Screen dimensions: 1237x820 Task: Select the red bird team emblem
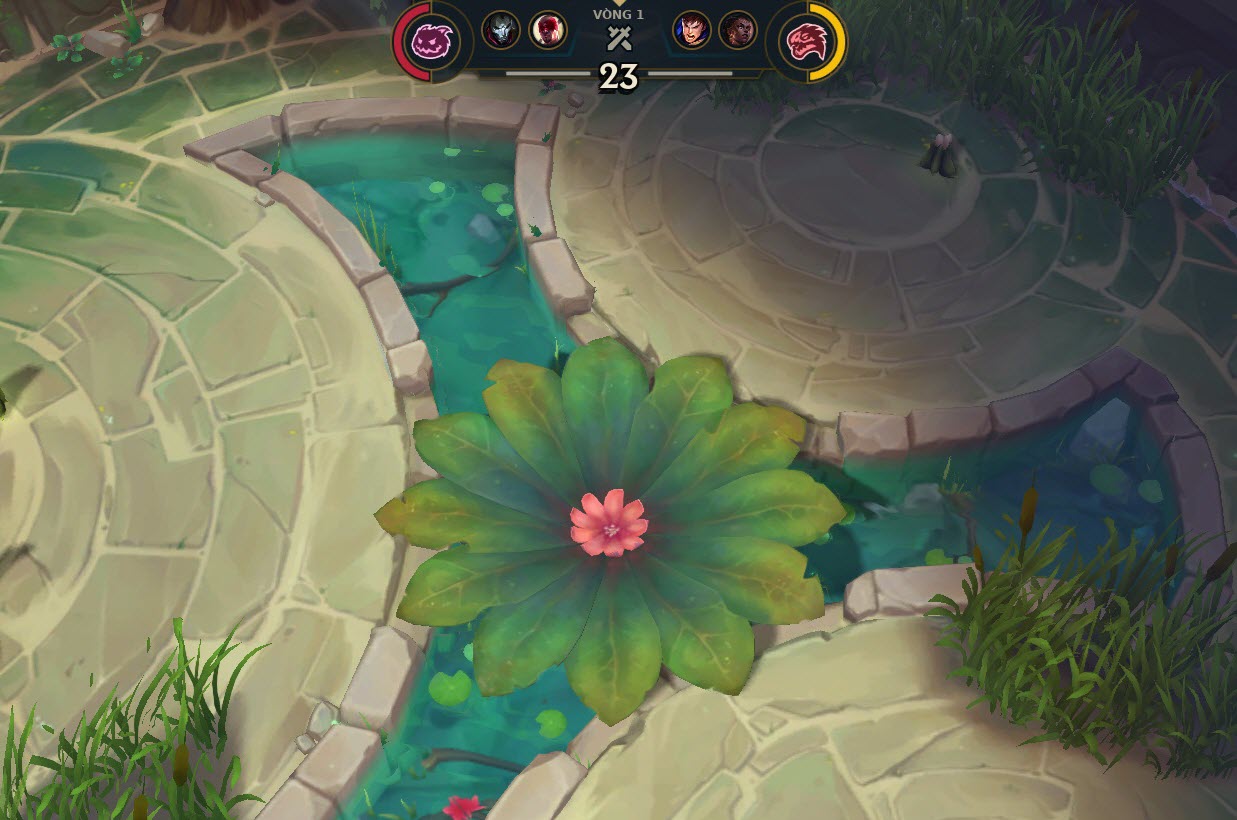coord(805,42)
